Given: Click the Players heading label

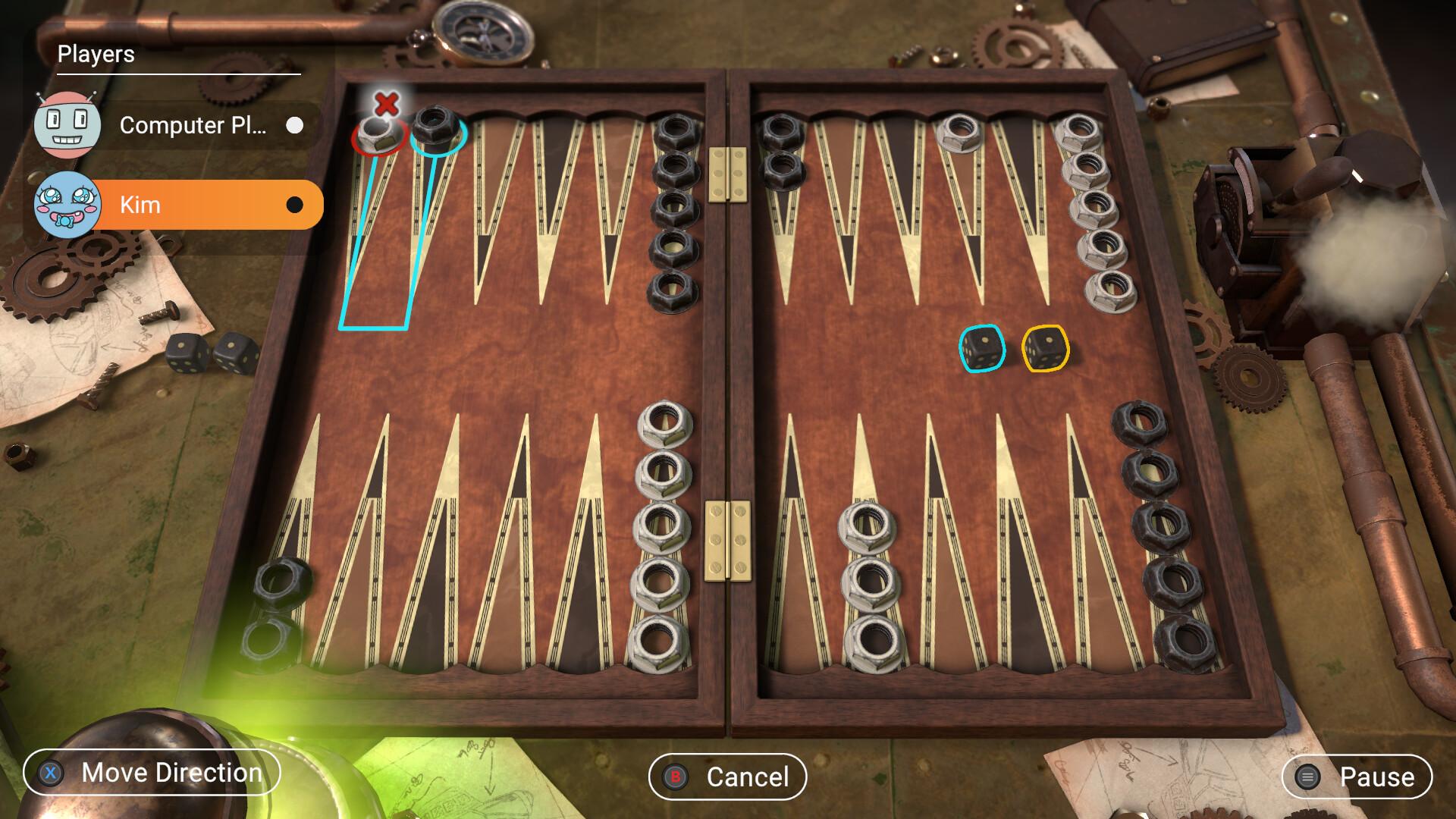Looking at the screenshot, I should pyautogui.click(x=96, y=55).
